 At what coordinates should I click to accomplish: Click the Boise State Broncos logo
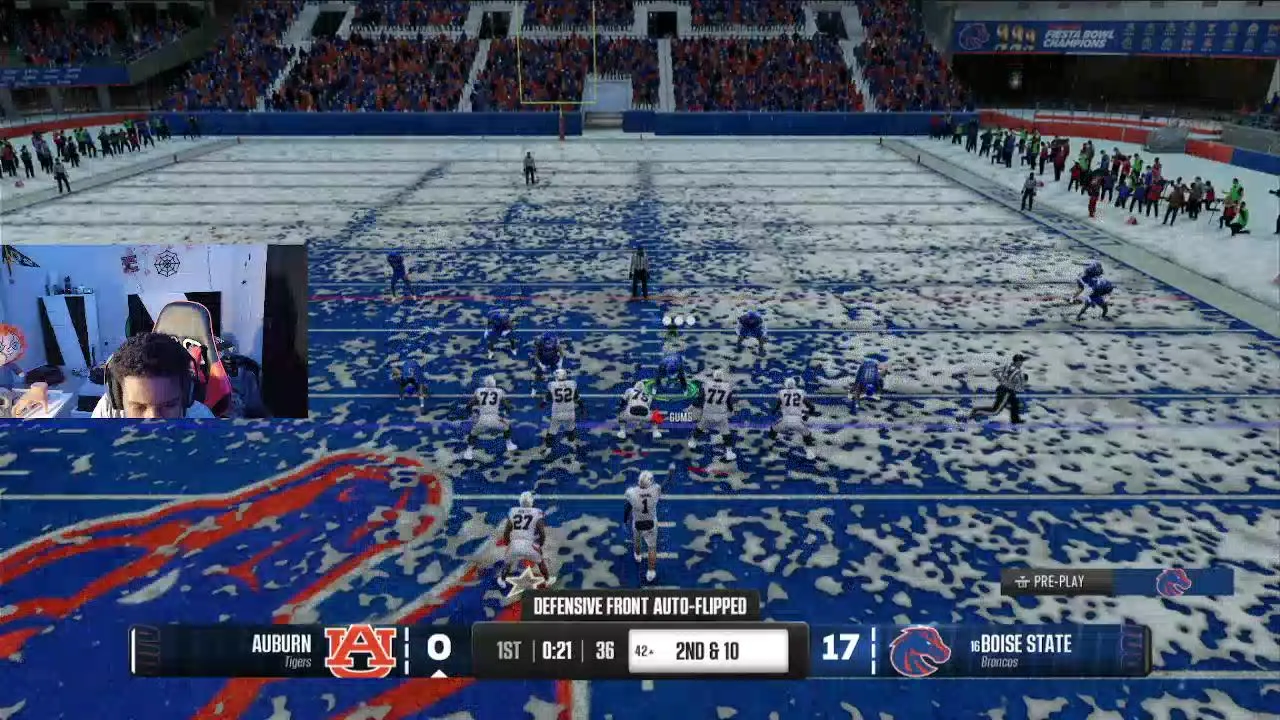(919, 651)
